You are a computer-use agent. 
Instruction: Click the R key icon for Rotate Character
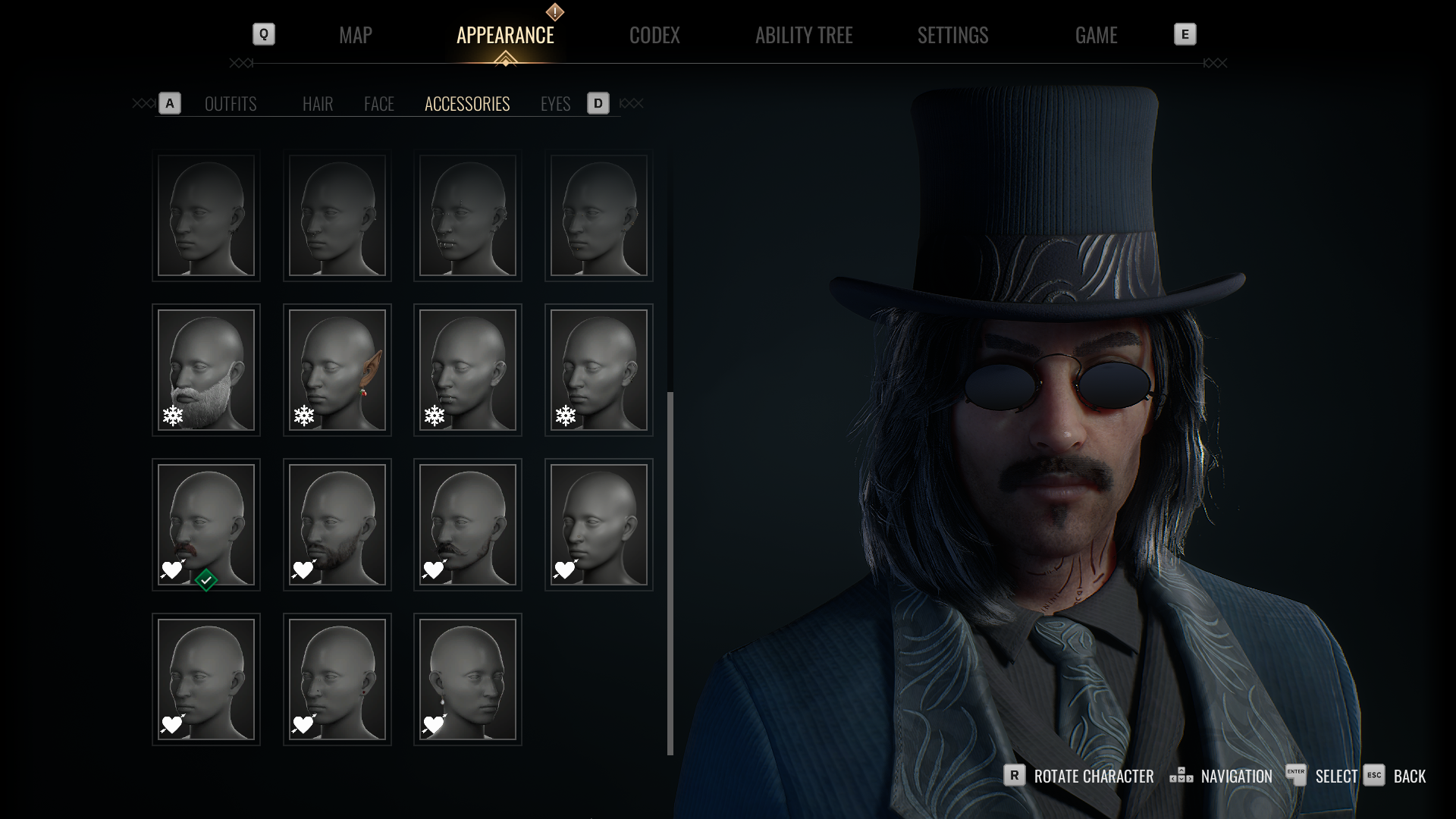click(1014, 776)
